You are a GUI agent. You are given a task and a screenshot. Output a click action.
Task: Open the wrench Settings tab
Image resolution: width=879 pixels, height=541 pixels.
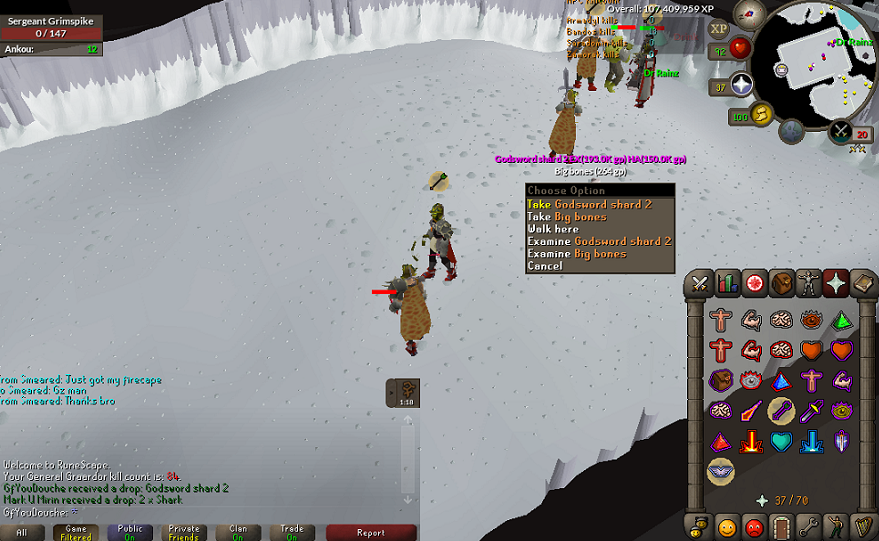(808, 525)
